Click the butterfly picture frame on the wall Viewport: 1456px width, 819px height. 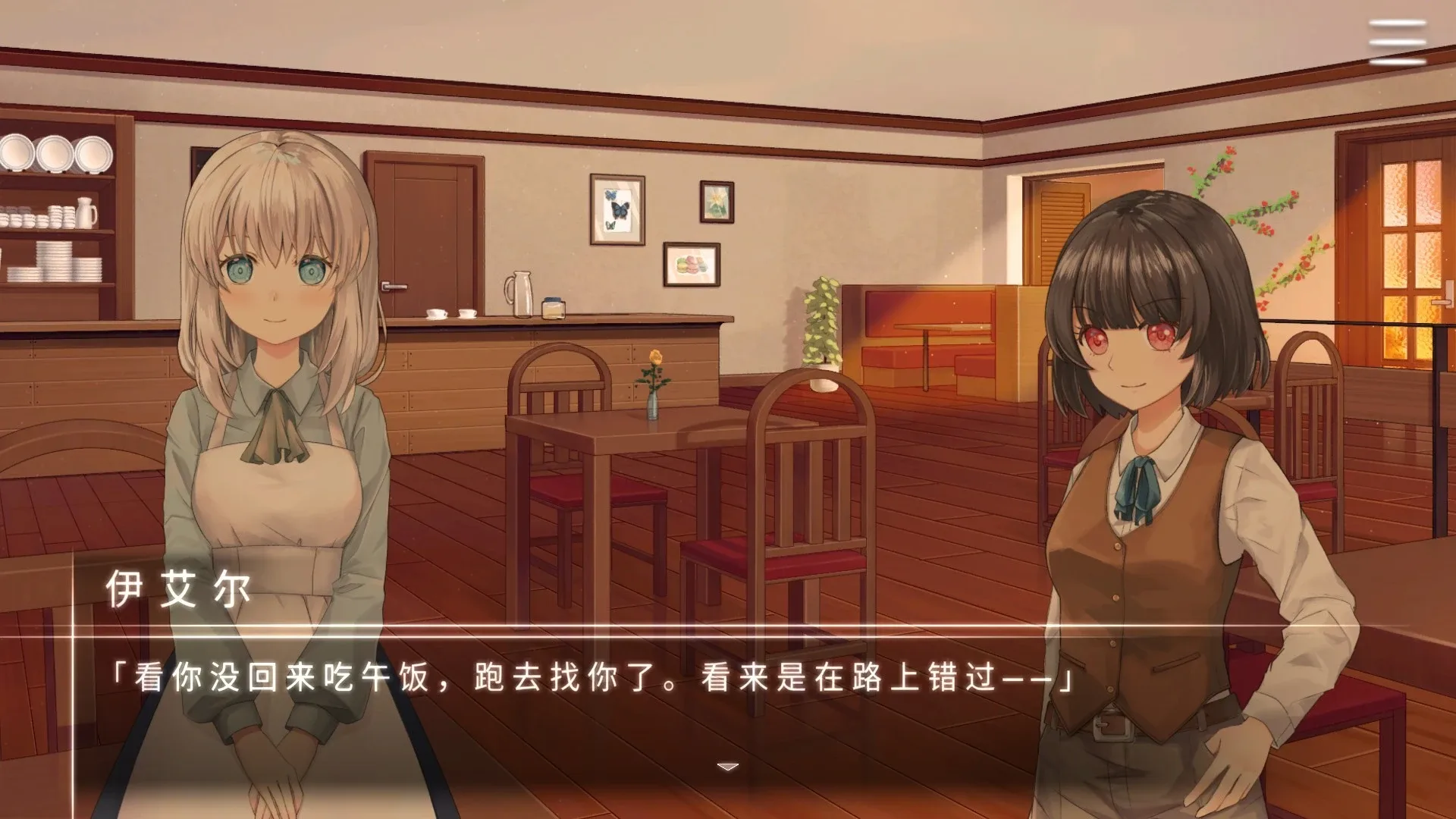[x=616, y=210]
